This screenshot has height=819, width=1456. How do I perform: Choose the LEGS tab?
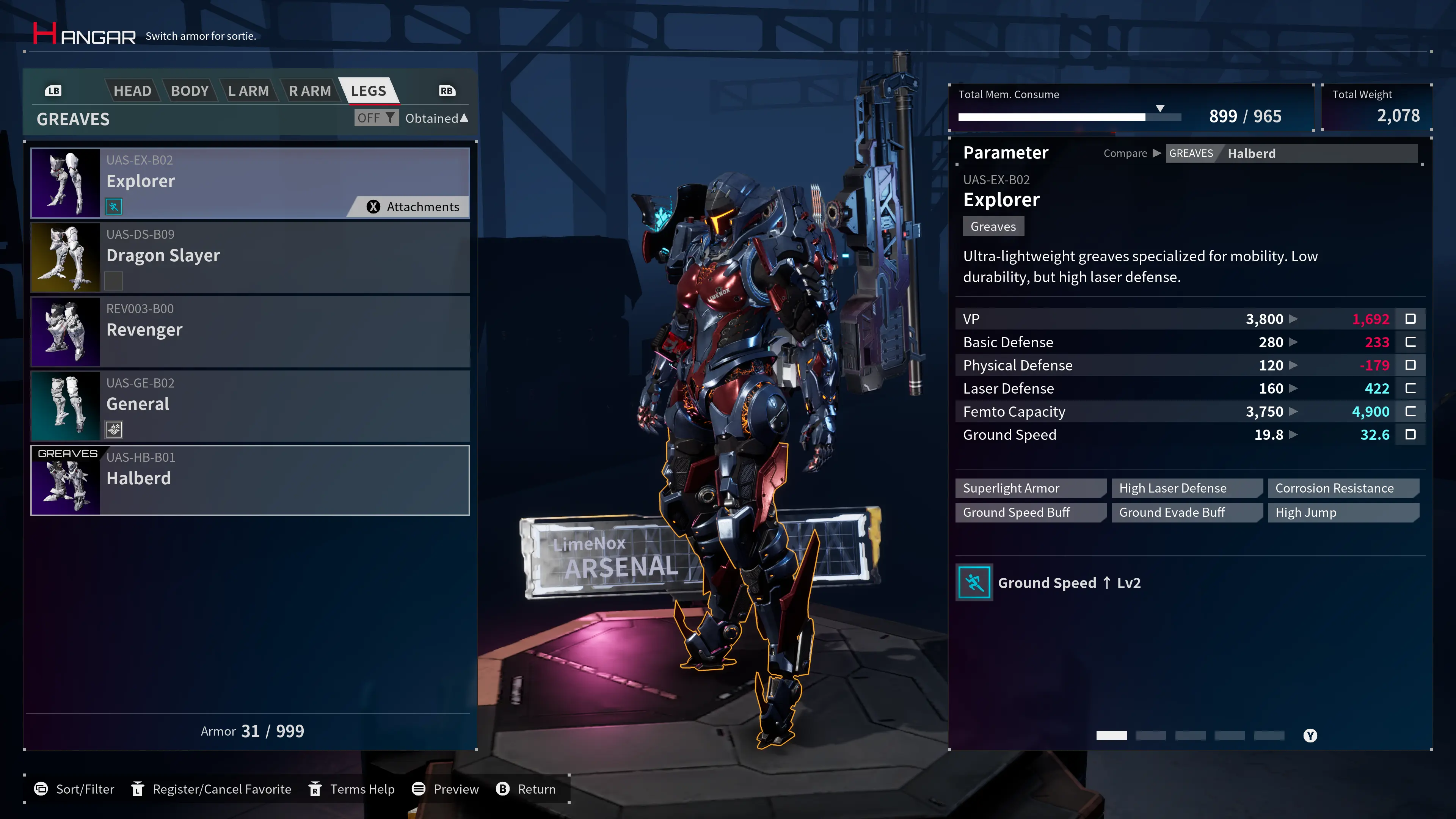(368, 91)
